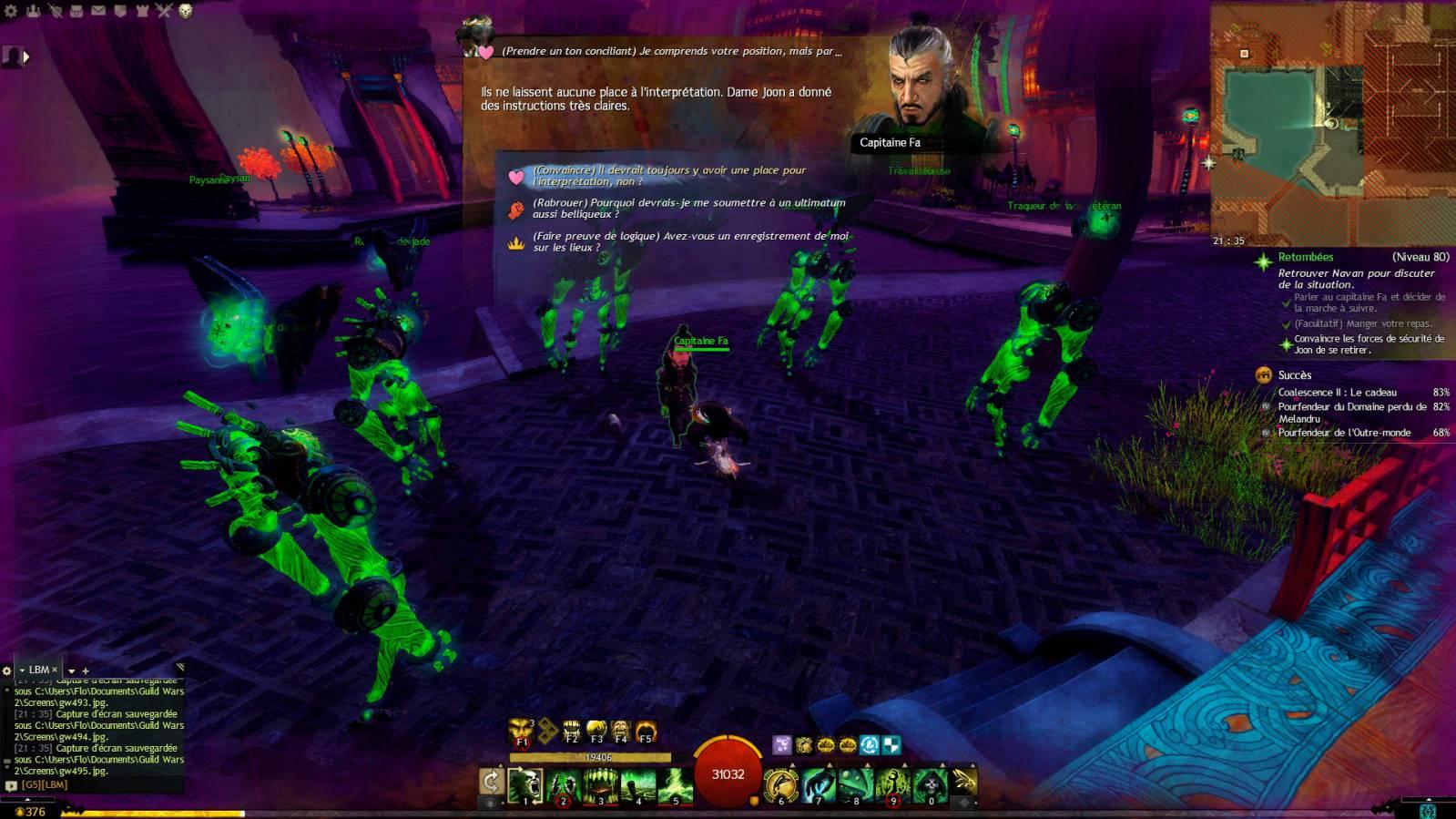Image resolution: width=1456 pixels, height=819 pixels.
Task: Click the minimap
Action: point(1331,123)
